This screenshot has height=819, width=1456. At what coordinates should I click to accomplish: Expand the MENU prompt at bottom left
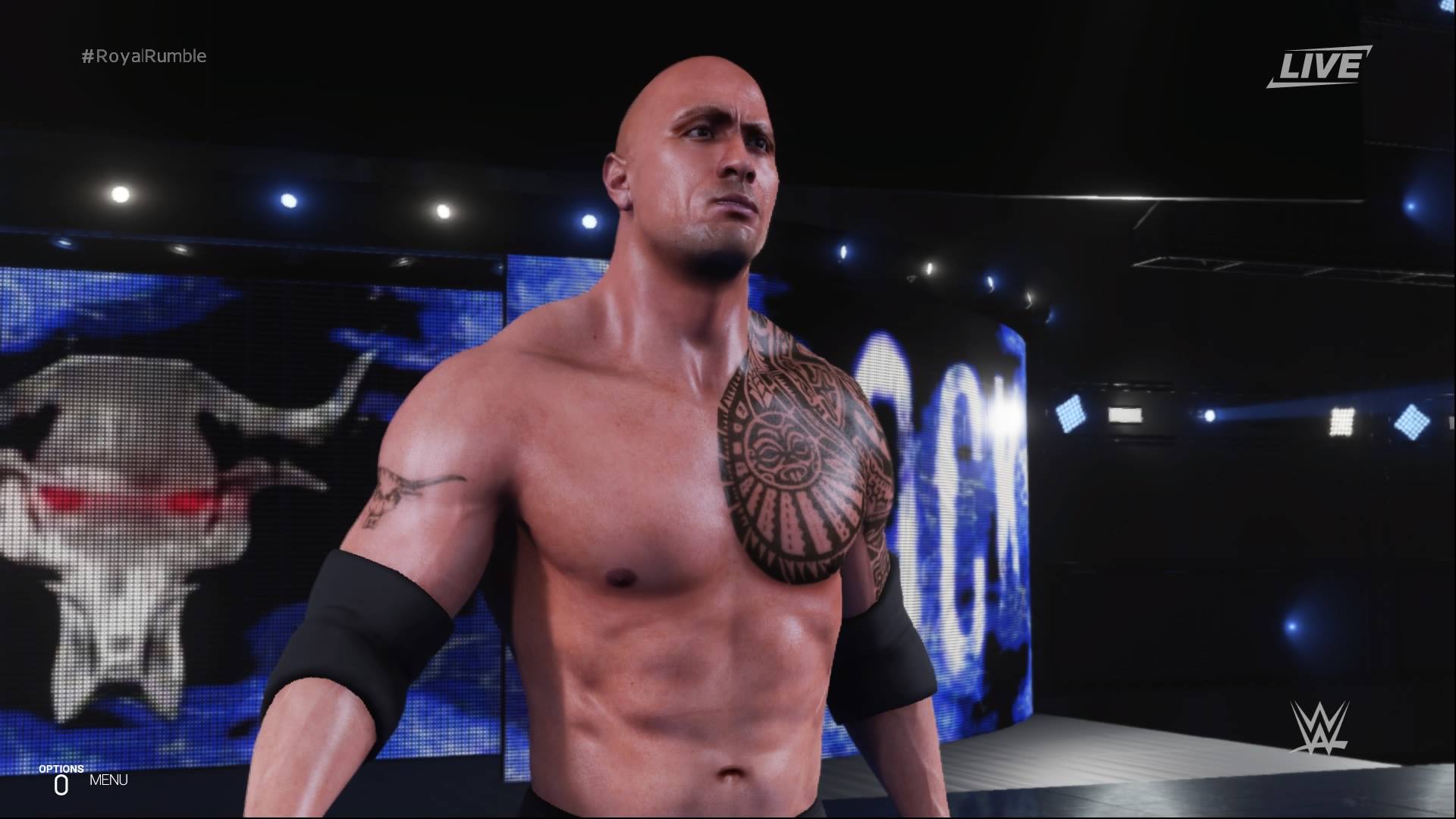[108, 779]
